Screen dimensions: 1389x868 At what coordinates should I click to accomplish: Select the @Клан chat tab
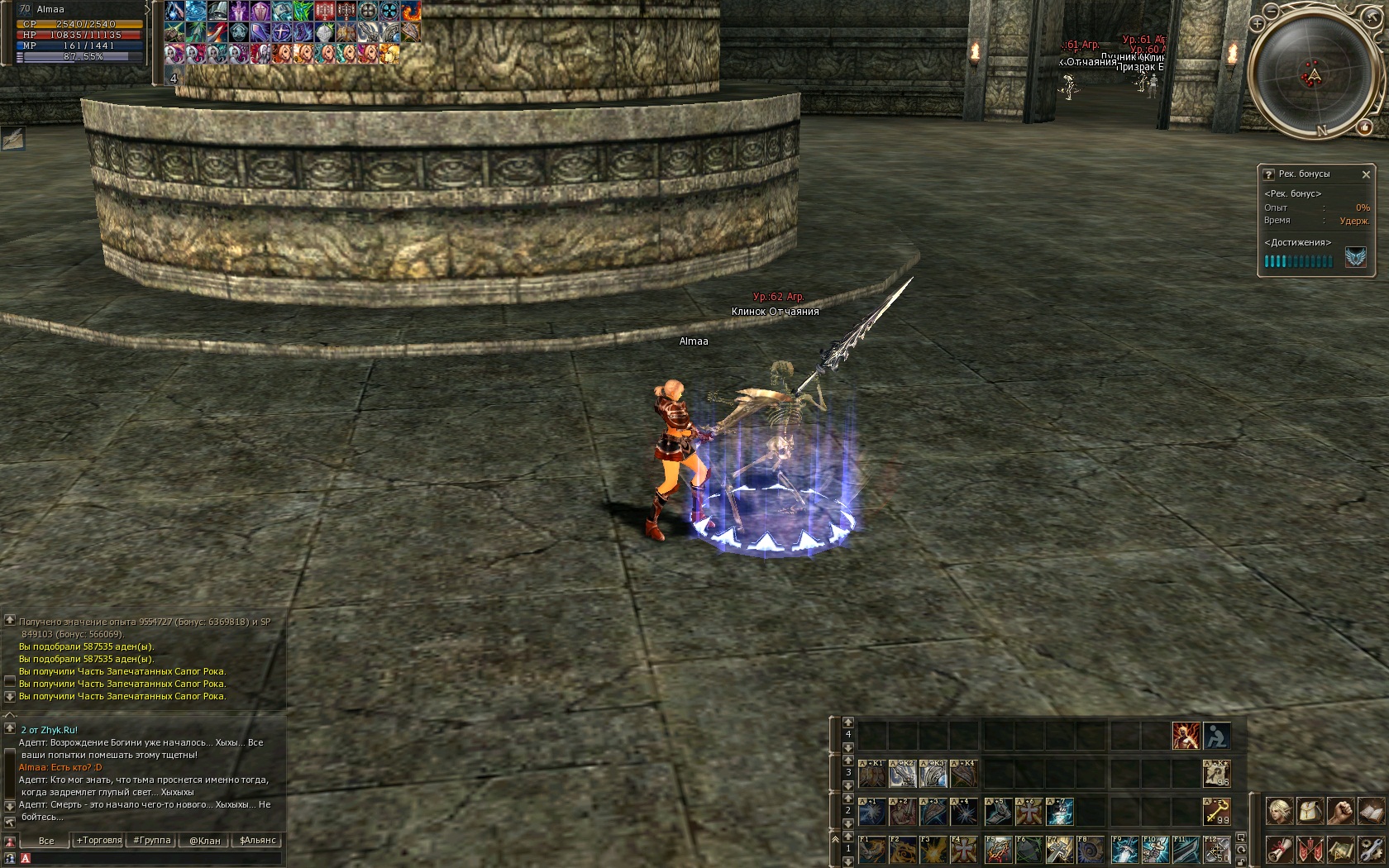[204, 841]
